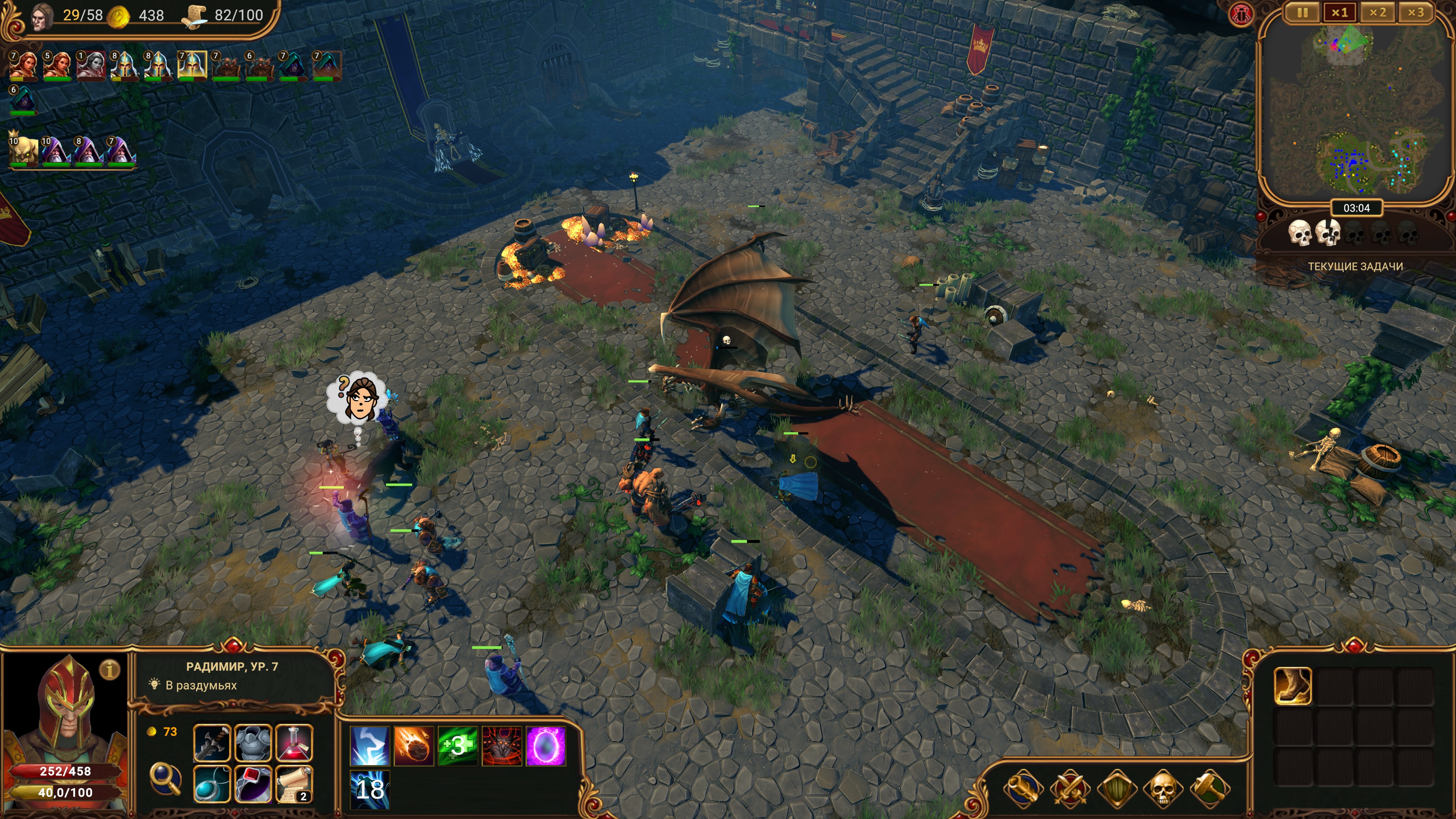Screen dimensions: 1456x819
Task: Set game speed to x3
Action: tap(1415, 13)
